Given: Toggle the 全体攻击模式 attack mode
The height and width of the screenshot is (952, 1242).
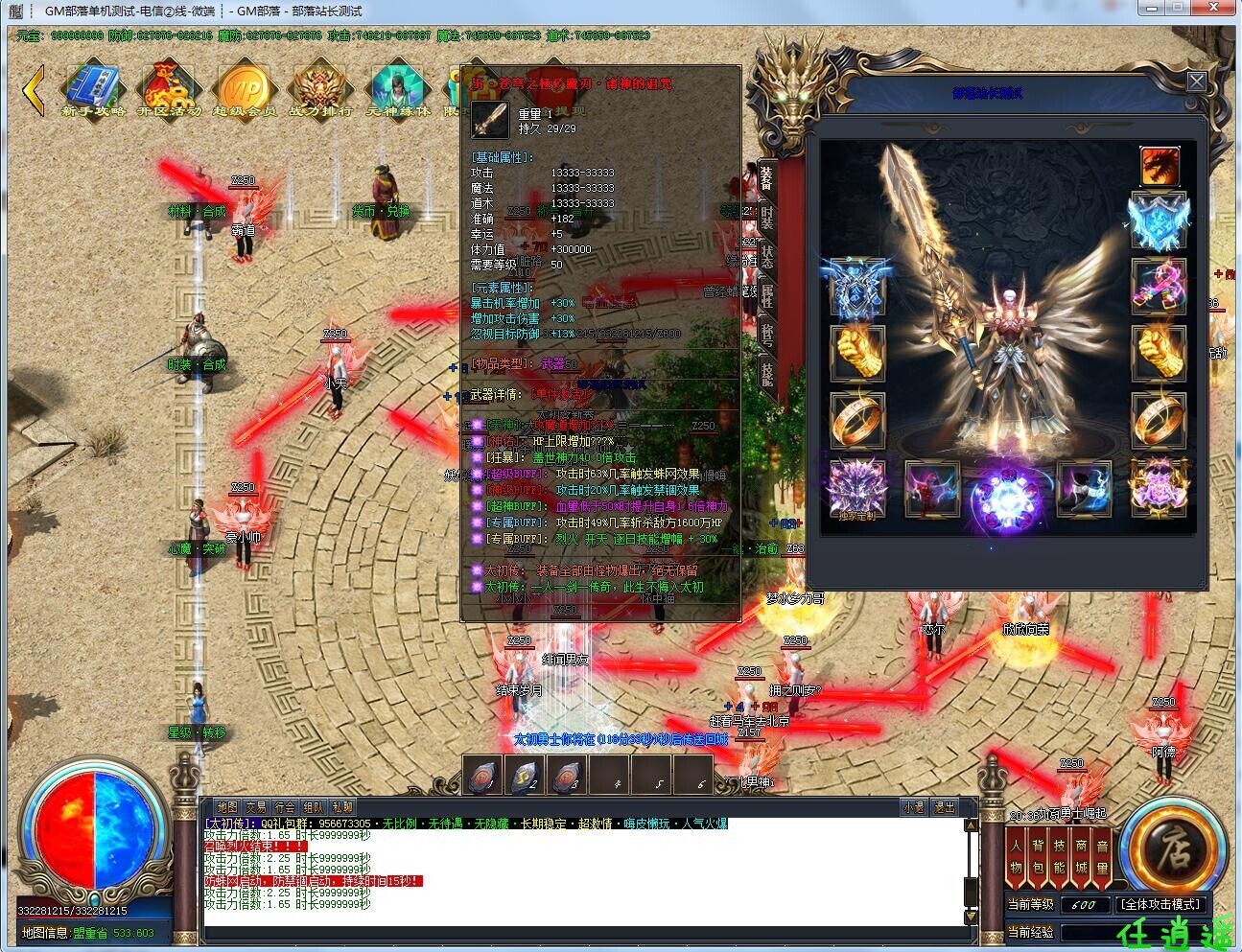Looking at the screenshot, I should [x=1161, y=904].
